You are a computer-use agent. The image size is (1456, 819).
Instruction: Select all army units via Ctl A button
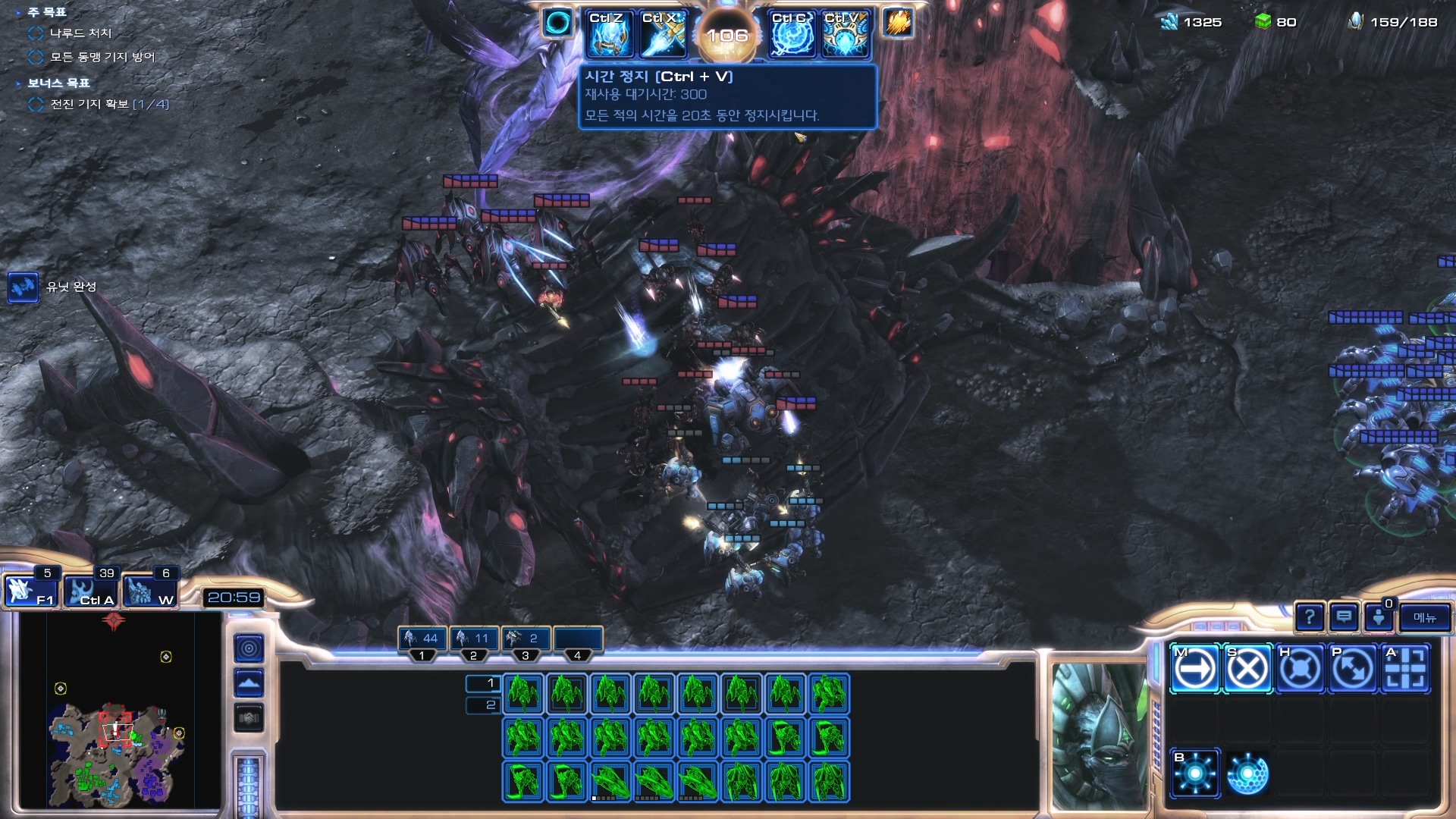(x=89, y=591)
